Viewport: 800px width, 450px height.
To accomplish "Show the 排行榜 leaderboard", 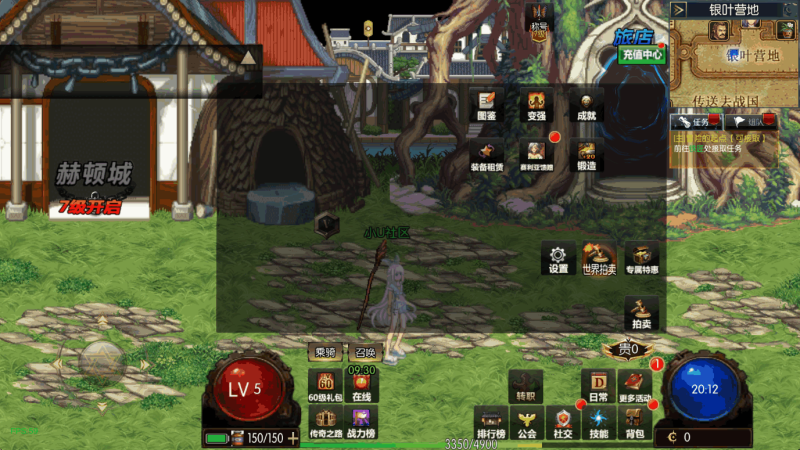I will coord(491,421).
